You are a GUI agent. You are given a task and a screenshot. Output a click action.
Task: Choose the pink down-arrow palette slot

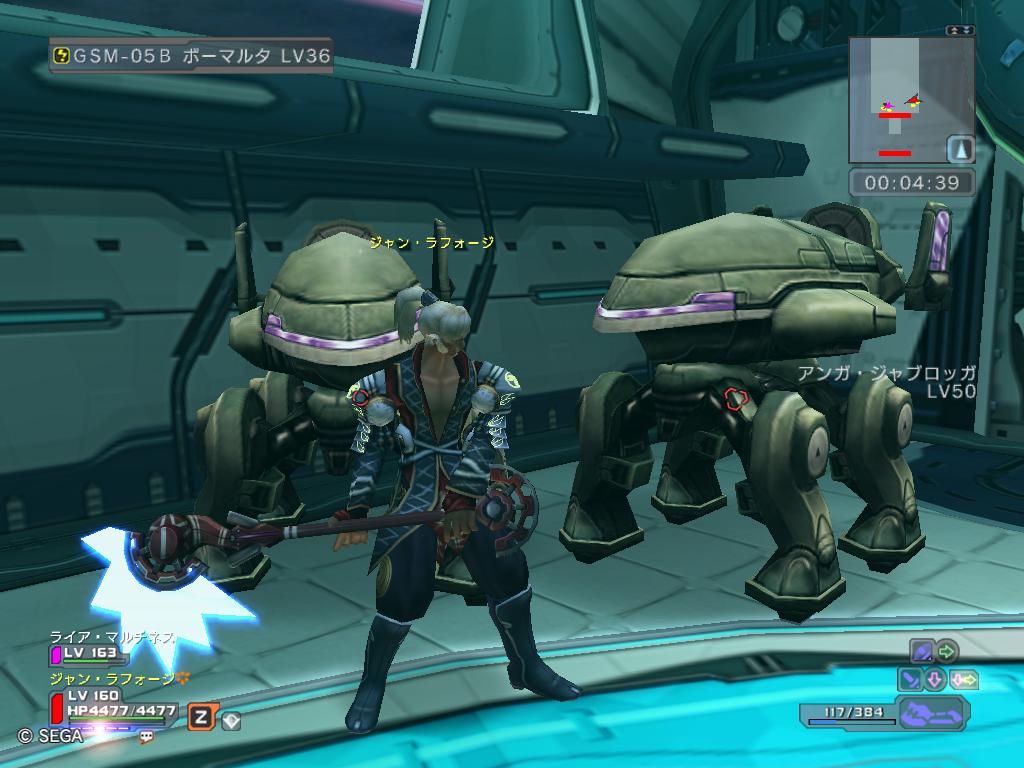[x=936, y=680]
